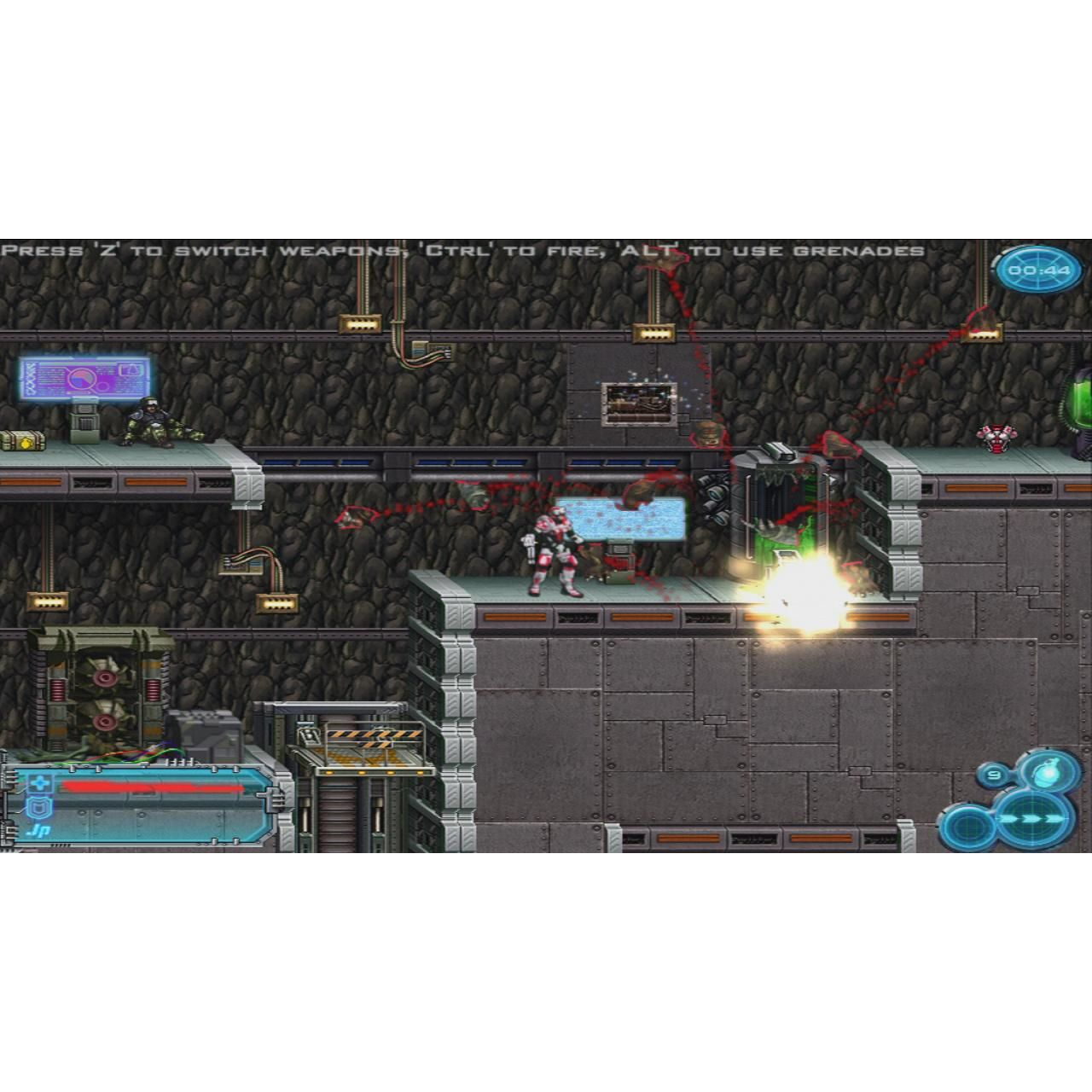Select the health cross icon on the status panel
The image size is (1092, 1092).
click(39, 782)
